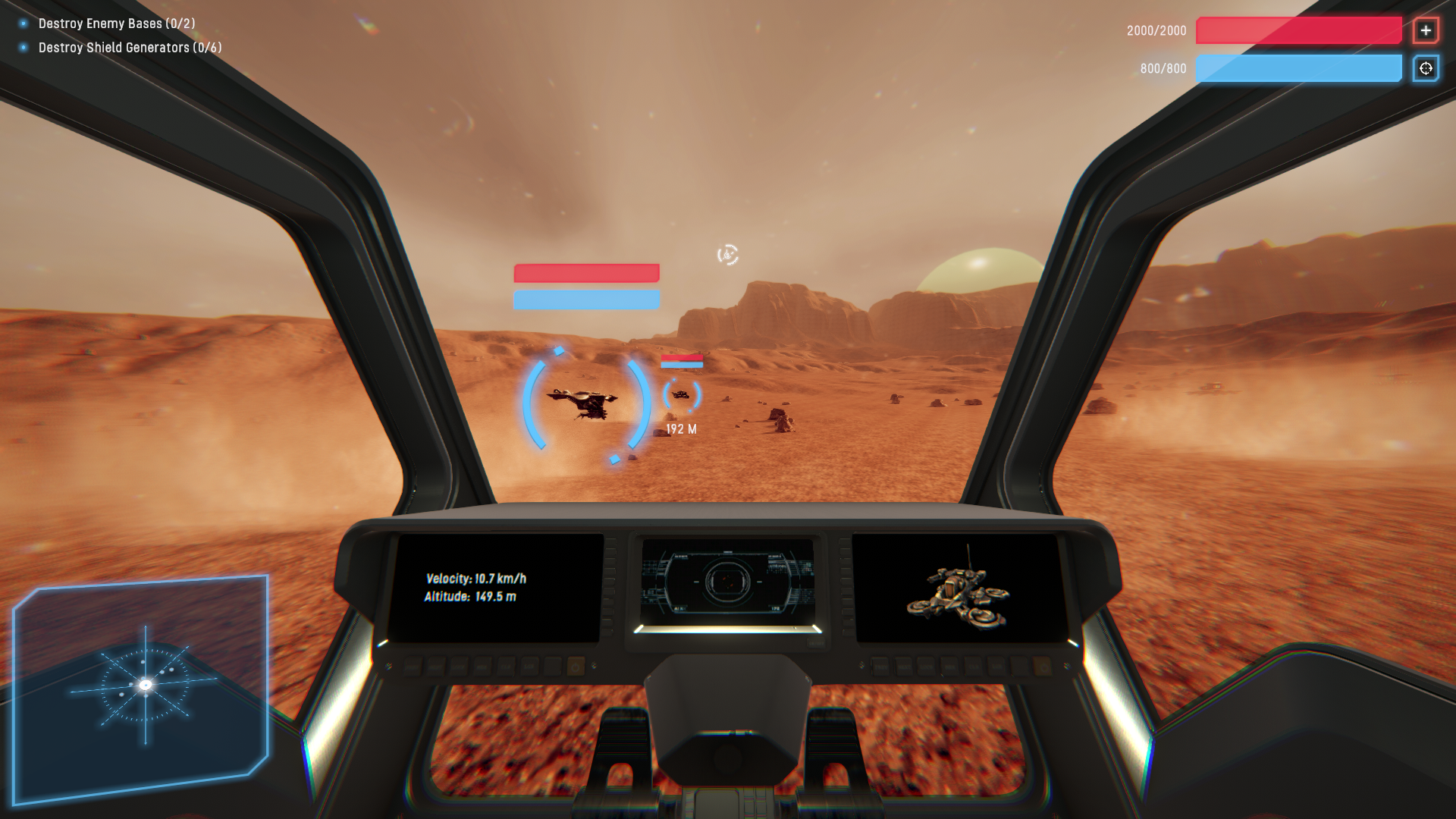The image size is (1456, 819).
Task: Click the radar sweep center of the minimap
Action: tap(144, 685)
